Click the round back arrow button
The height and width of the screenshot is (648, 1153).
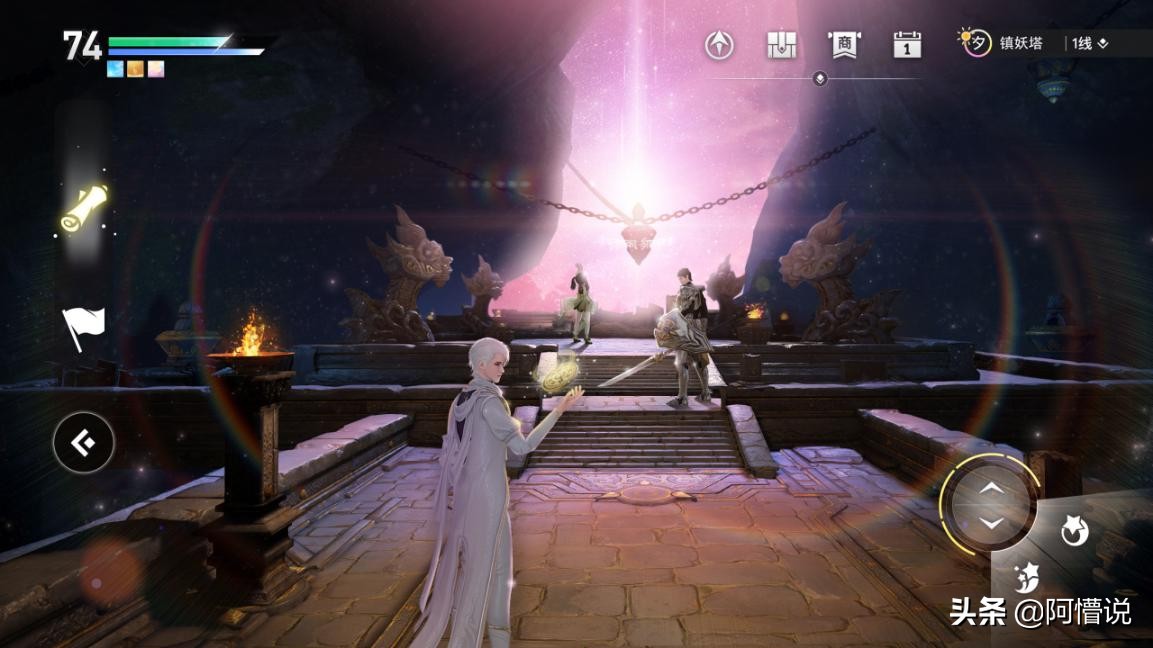83,442
